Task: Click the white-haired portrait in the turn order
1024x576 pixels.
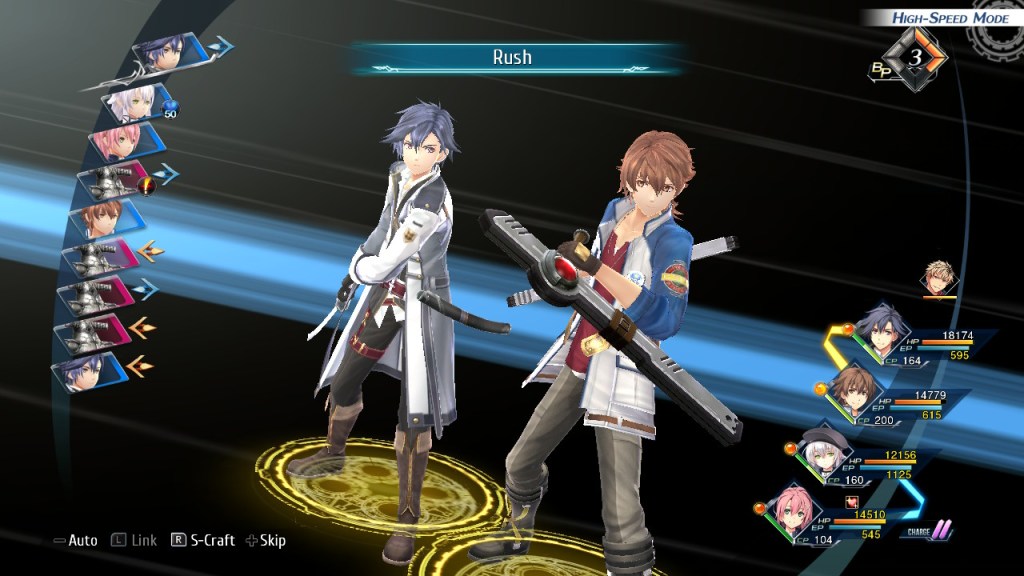Action: click(132, 101)
